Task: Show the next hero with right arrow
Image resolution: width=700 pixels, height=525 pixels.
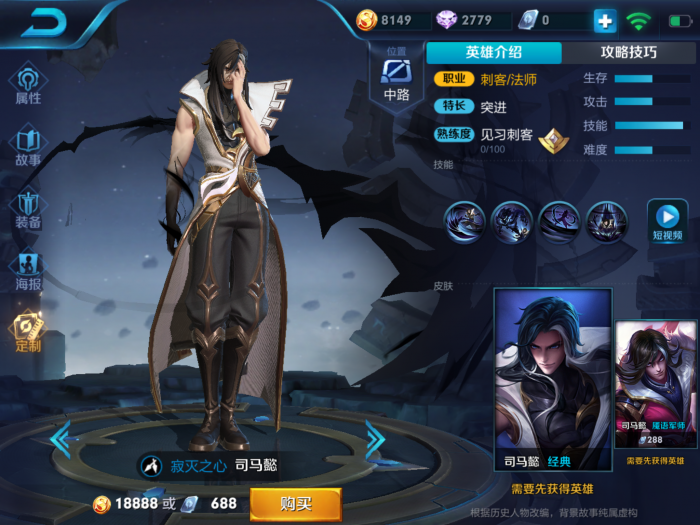Action: click(375, 437)
